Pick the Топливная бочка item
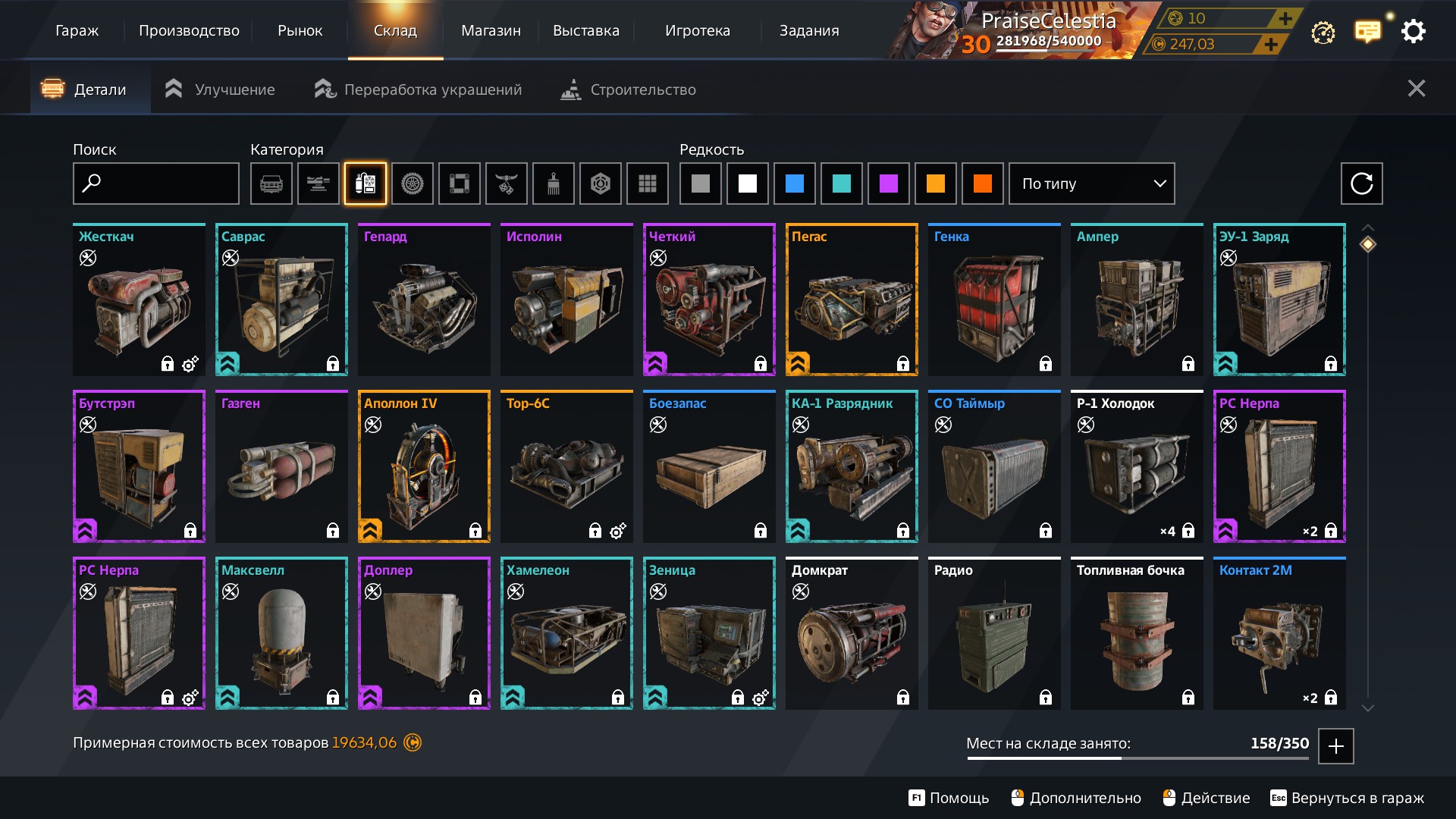1456x819 pixels. point(1137,634)
